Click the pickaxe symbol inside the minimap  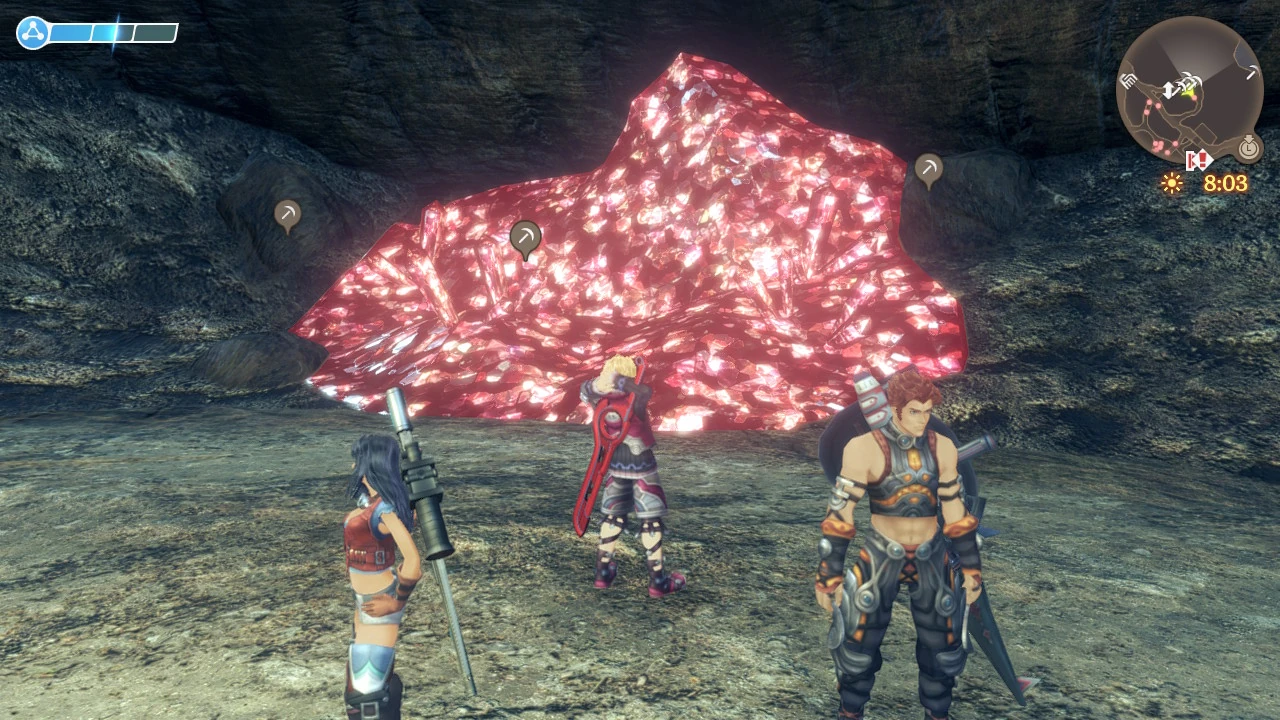(1251, 70)
